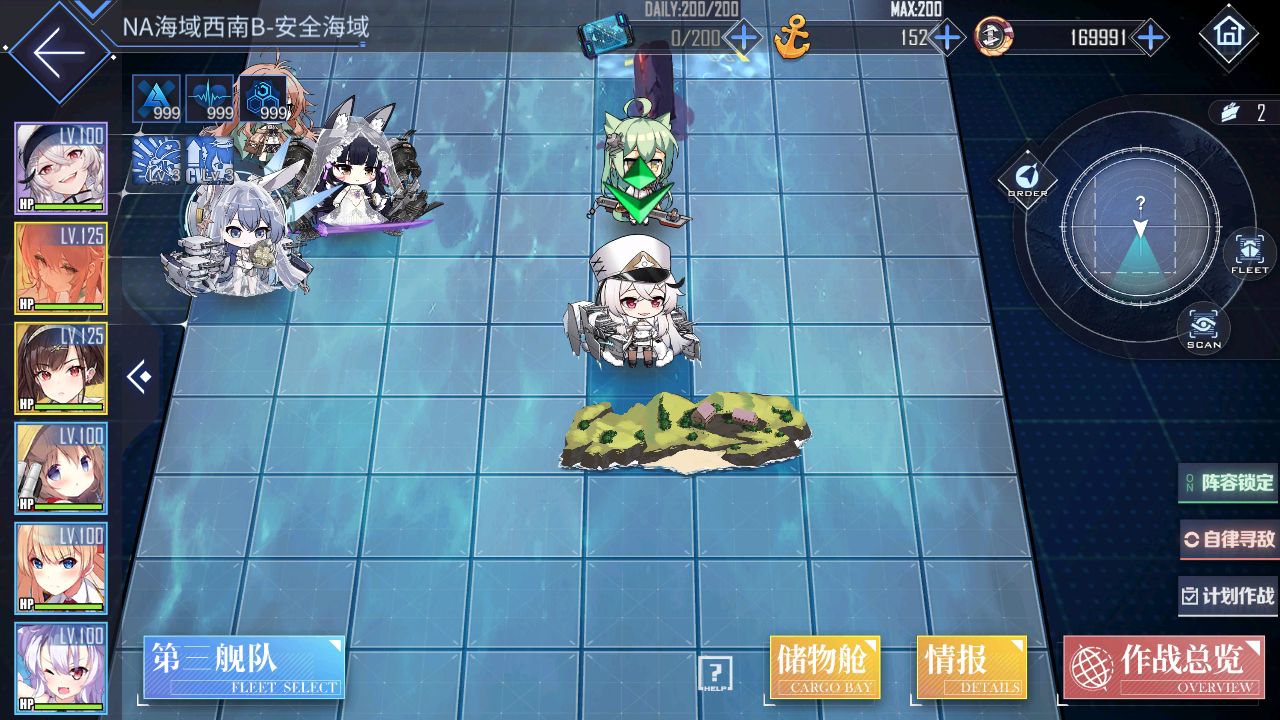Screen dimensions: 1280x720
Task: Add more coins with plus button
Action: tap(1151, 39)
